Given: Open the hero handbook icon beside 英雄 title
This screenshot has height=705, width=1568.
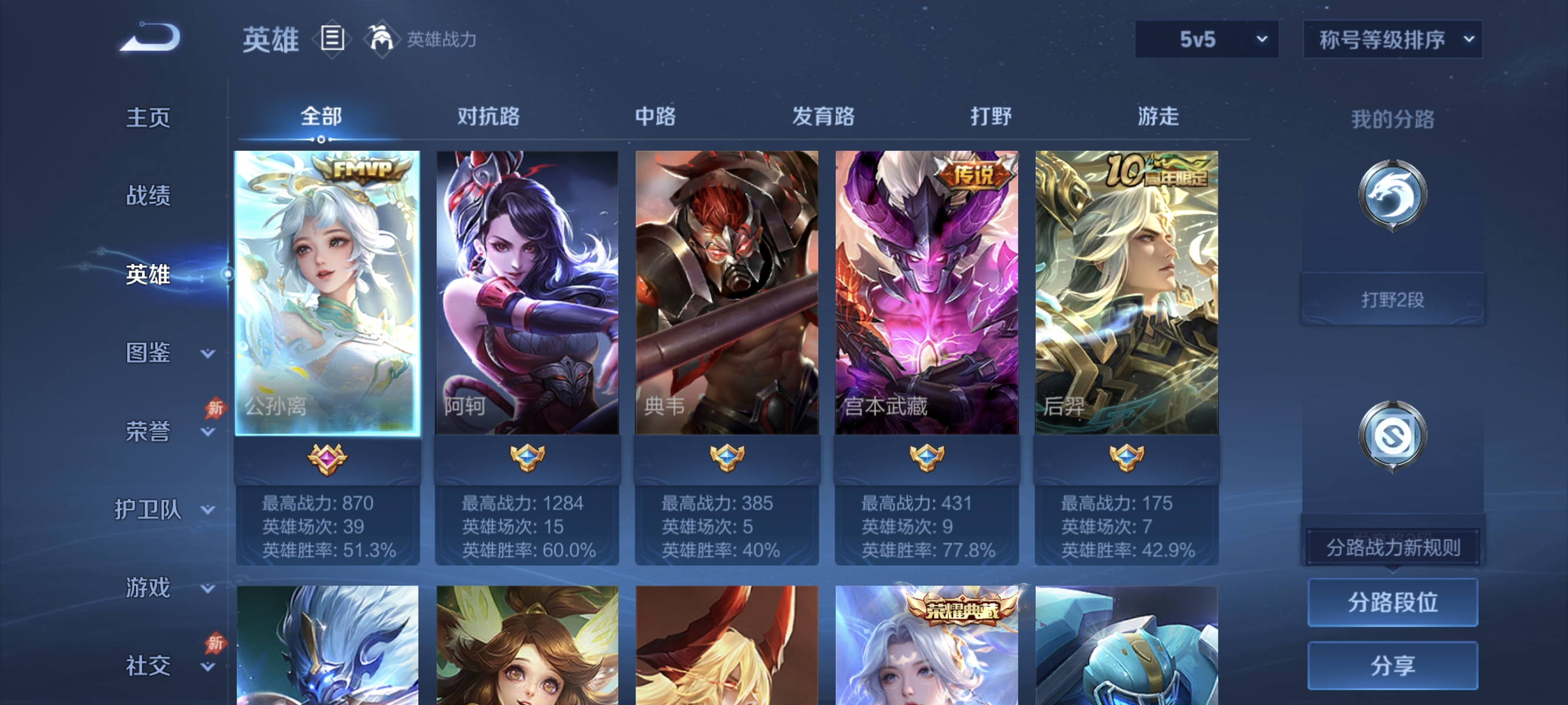Looking at the screenshot, I should coord(331,38).
